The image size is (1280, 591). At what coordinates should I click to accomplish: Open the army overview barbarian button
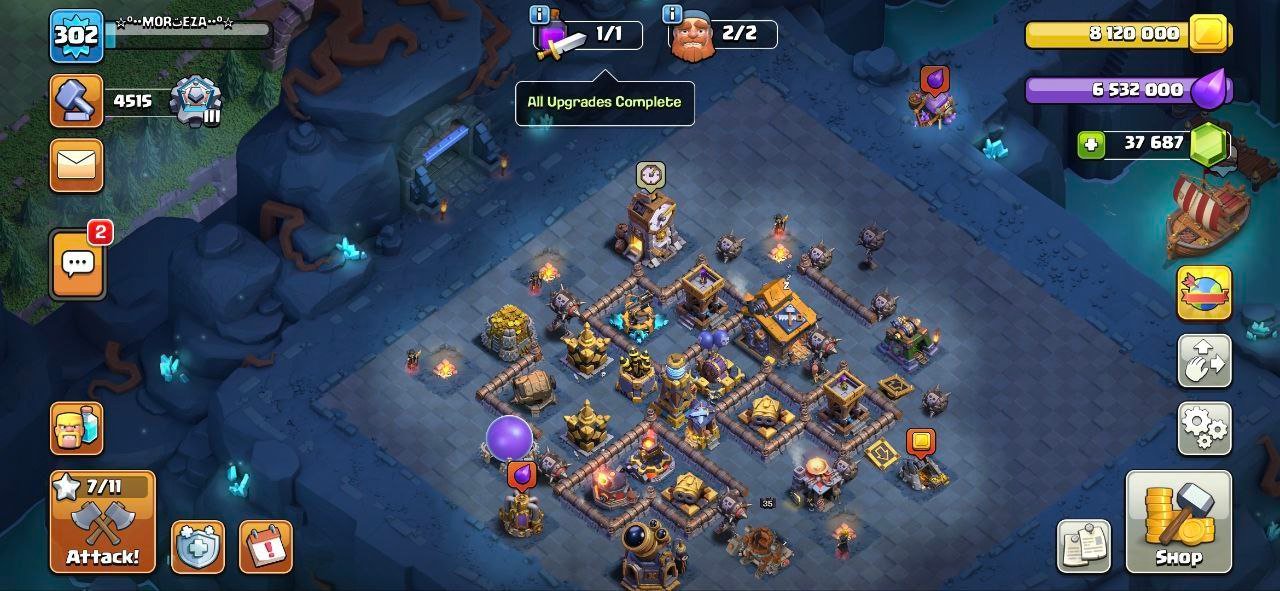click(76, 428)
